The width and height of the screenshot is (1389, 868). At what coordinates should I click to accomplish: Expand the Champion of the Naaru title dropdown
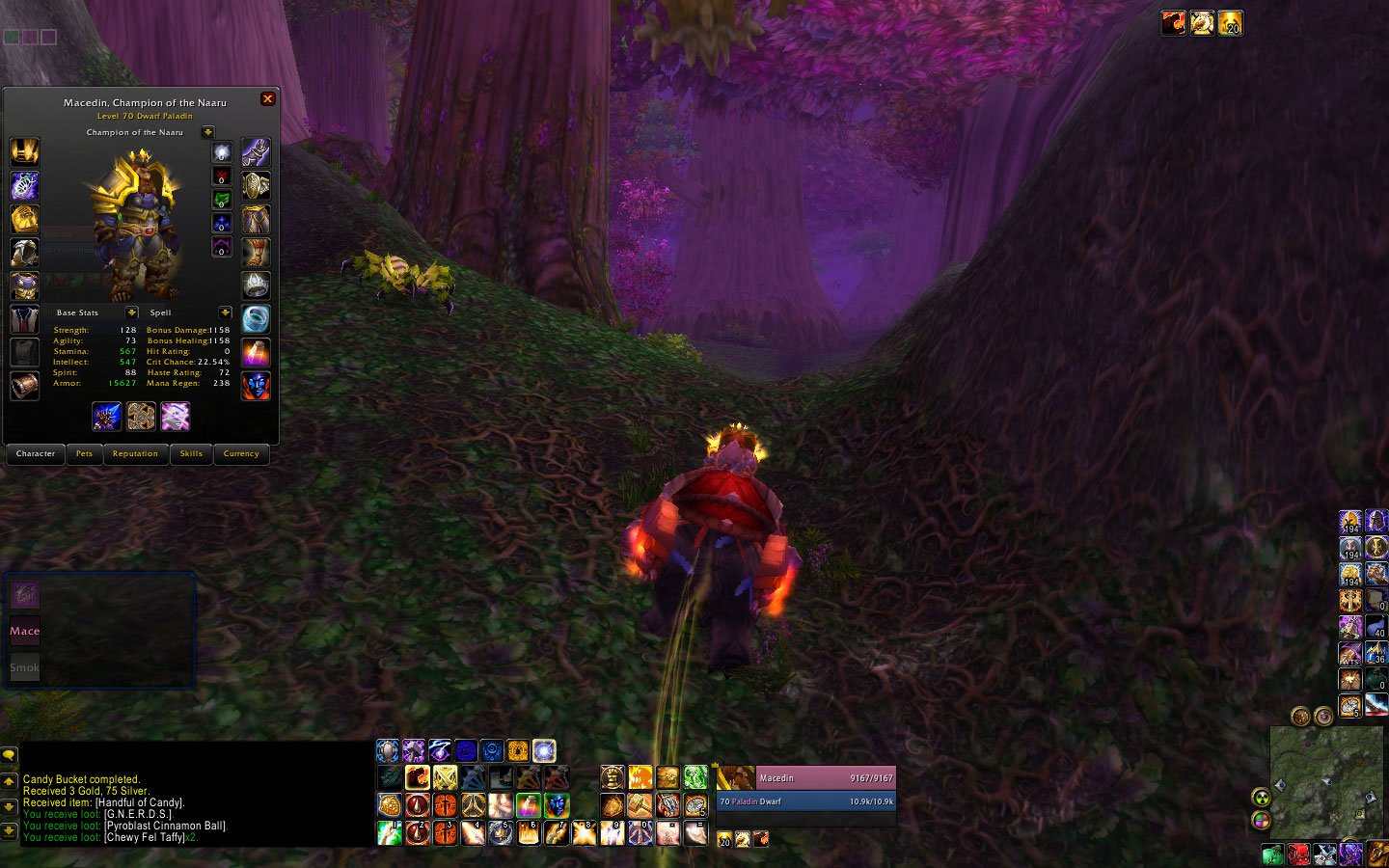coord(207,132)
